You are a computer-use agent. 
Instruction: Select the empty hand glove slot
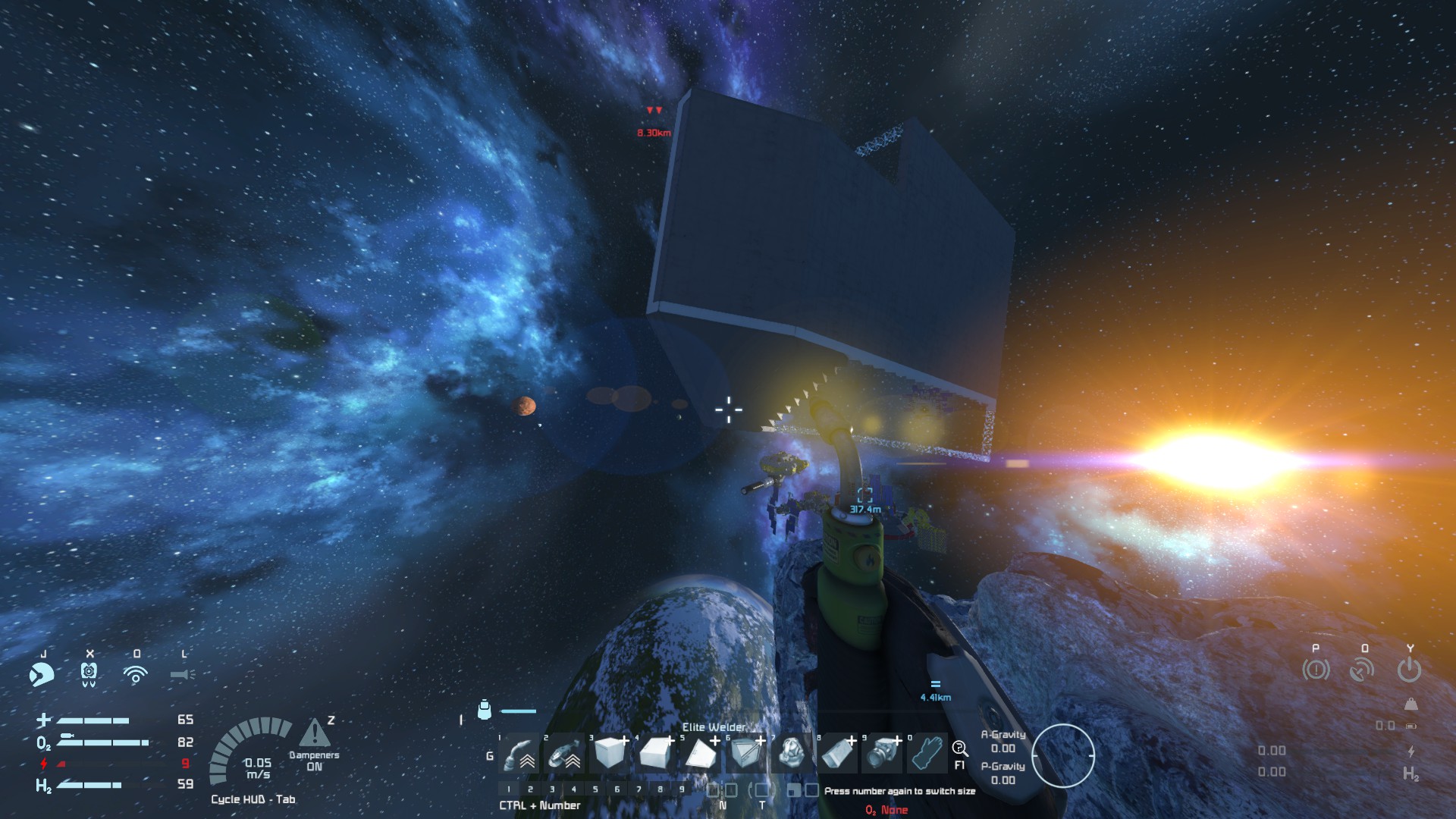[x=928, y=753]
